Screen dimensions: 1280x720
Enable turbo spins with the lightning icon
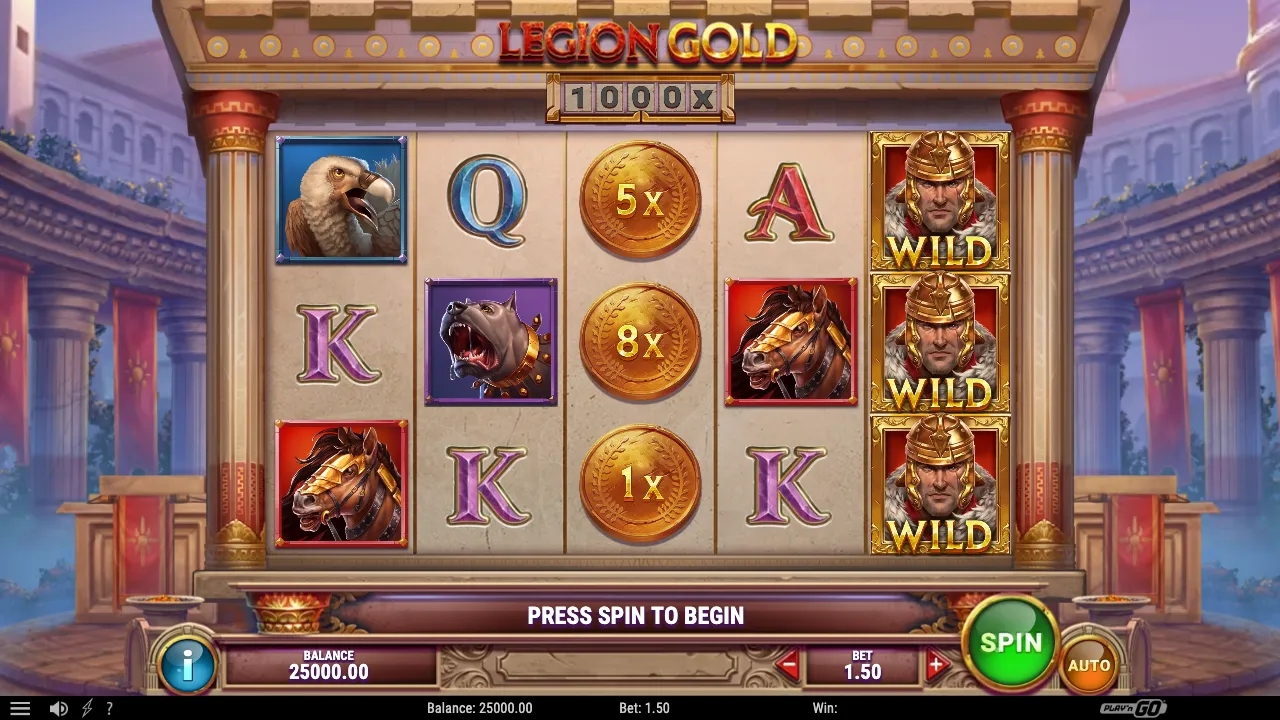[x=85, y=709]
